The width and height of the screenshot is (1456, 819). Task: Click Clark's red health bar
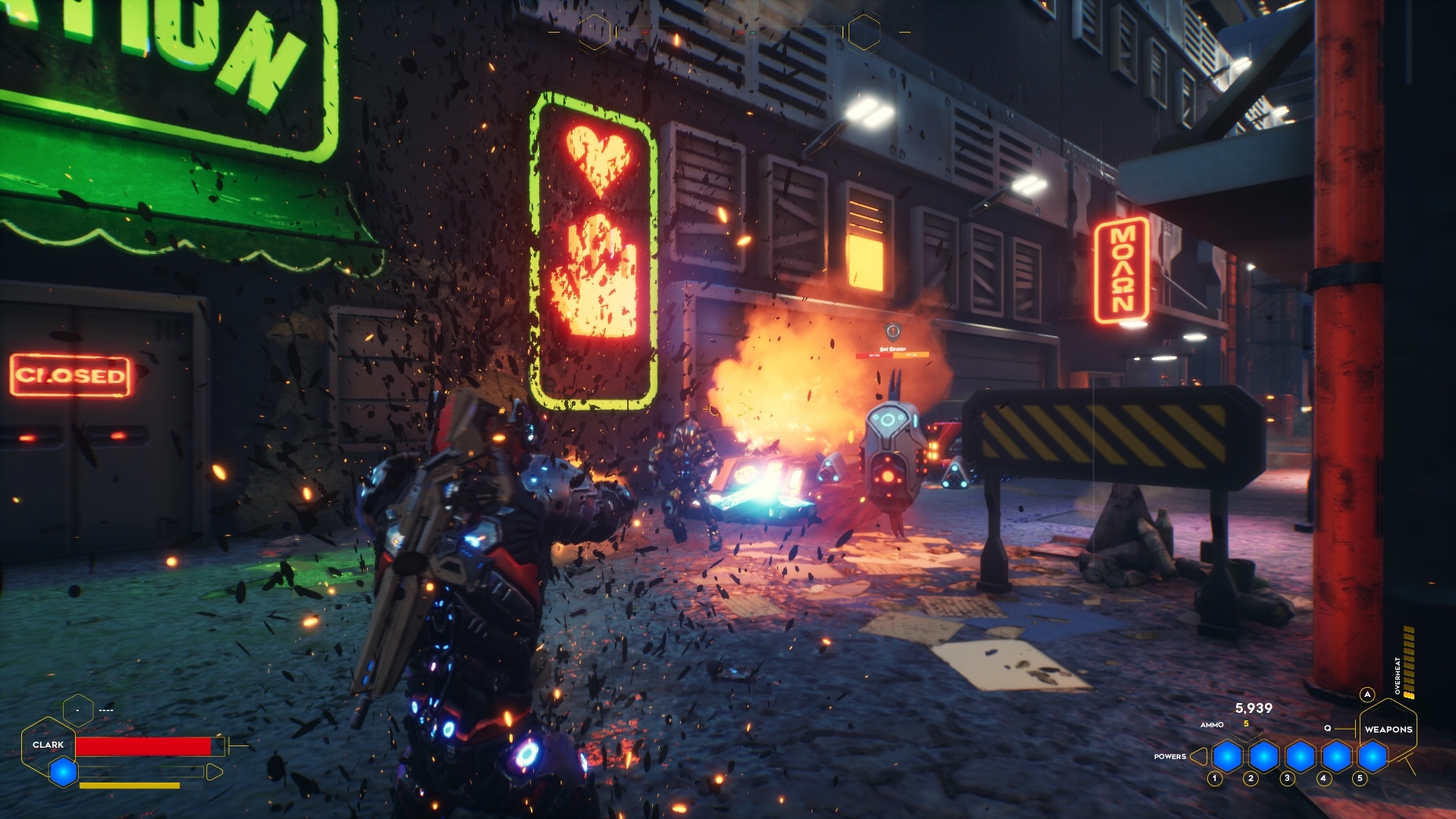point(144,745)
